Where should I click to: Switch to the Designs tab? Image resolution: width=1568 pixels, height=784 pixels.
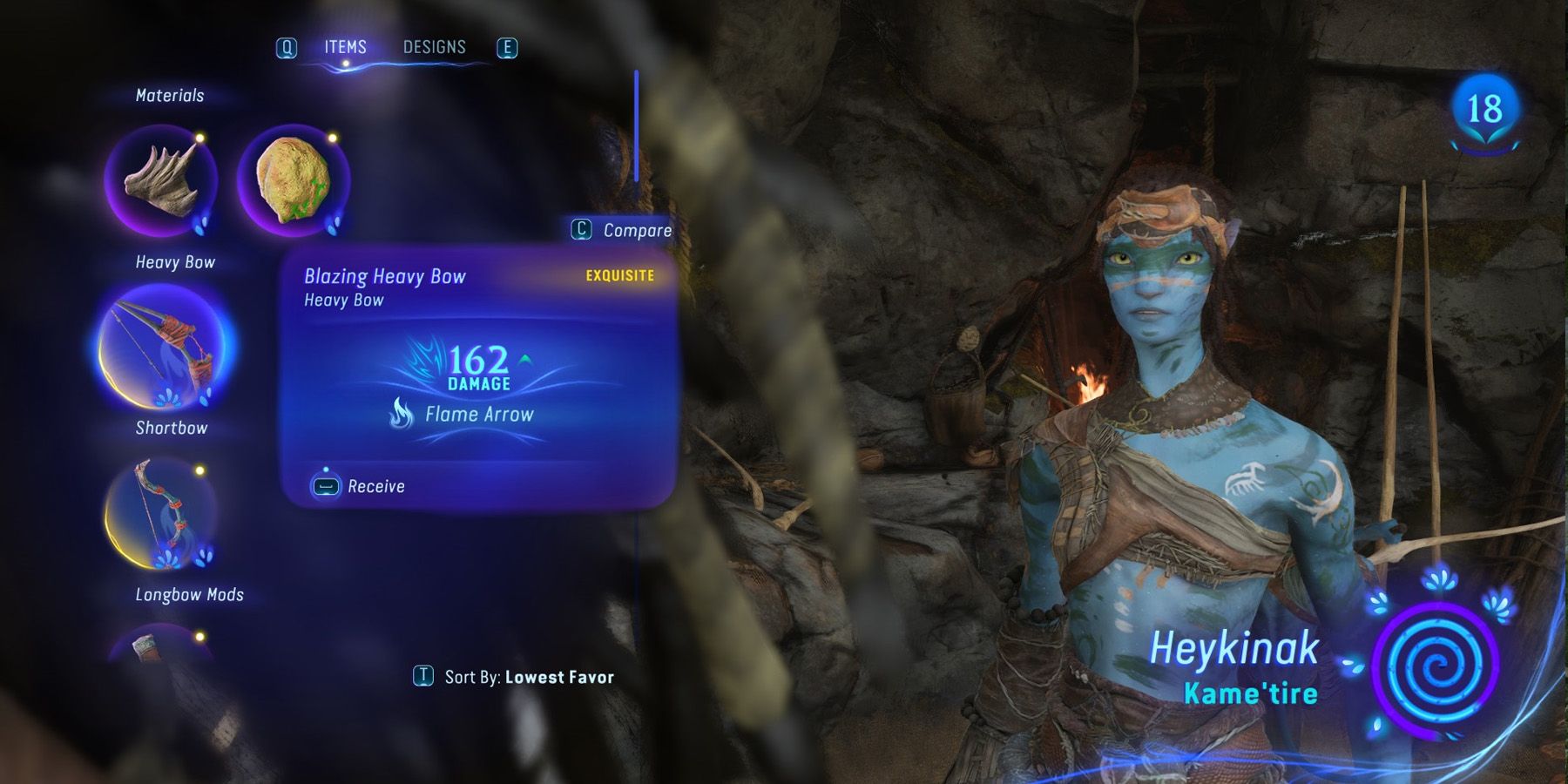point(435,47)
